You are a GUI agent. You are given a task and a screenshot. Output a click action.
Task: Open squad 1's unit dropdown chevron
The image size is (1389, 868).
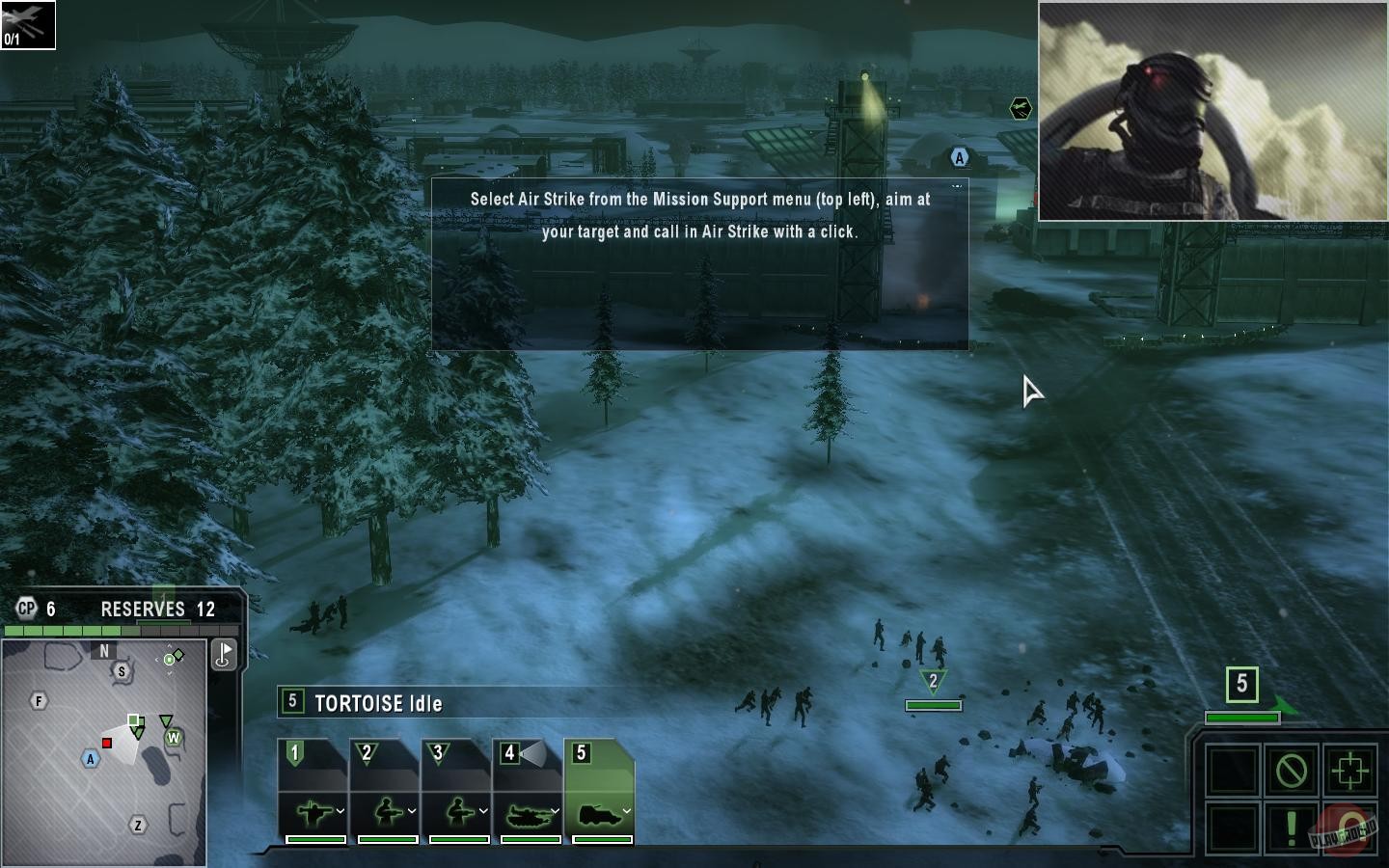pos(340,810)
